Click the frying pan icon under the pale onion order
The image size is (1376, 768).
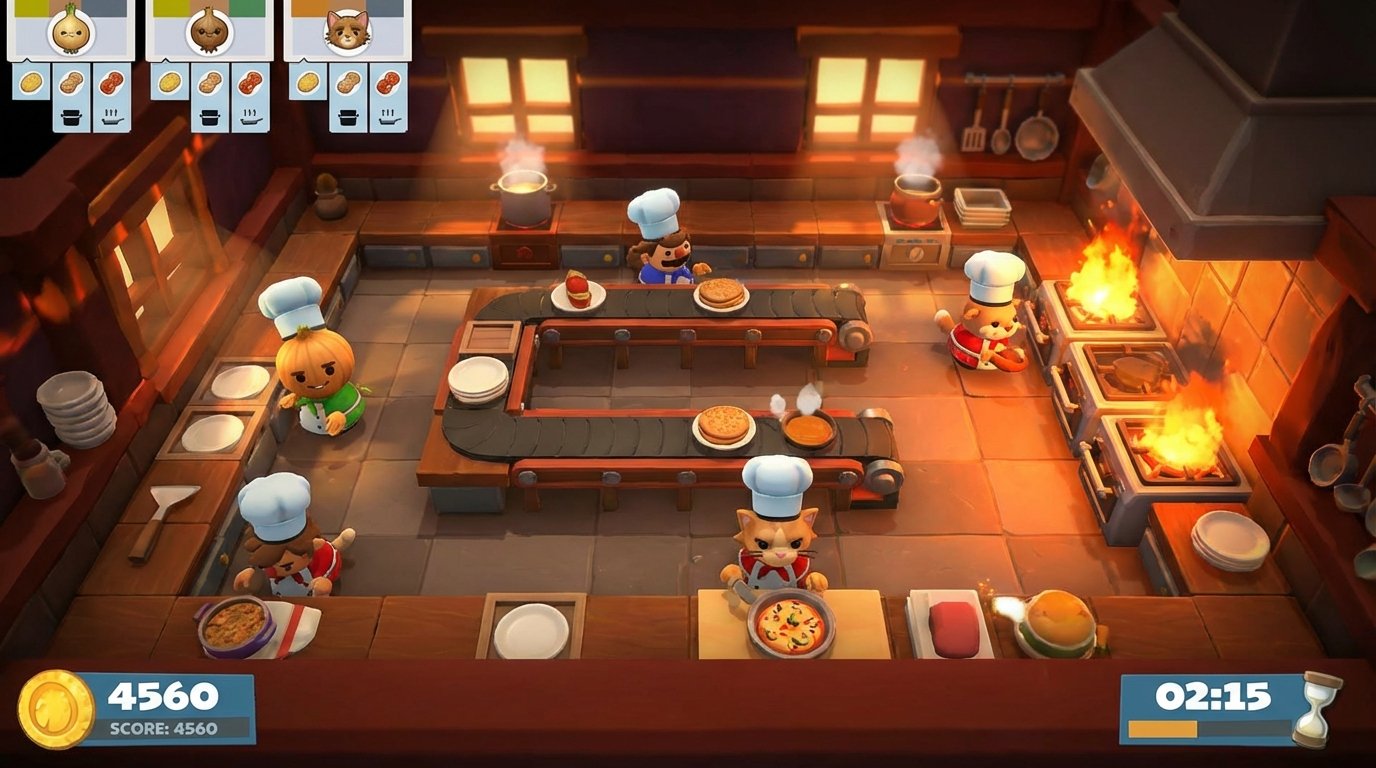click(111, 116)
